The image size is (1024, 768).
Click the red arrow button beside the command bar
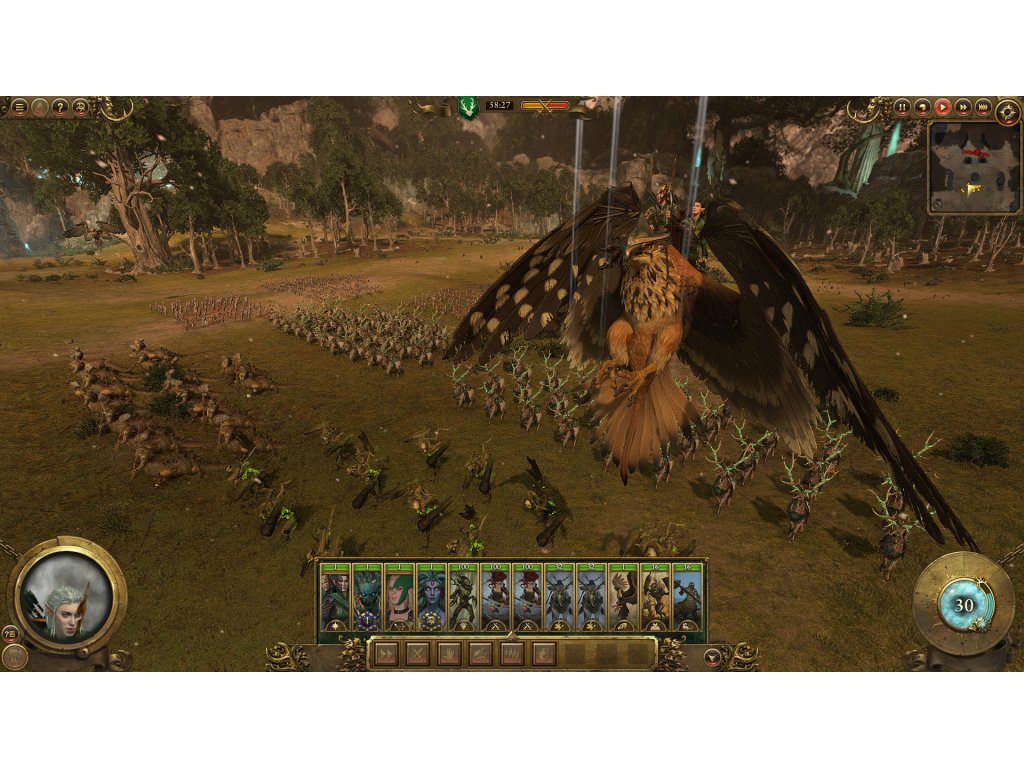click(712, 657)
